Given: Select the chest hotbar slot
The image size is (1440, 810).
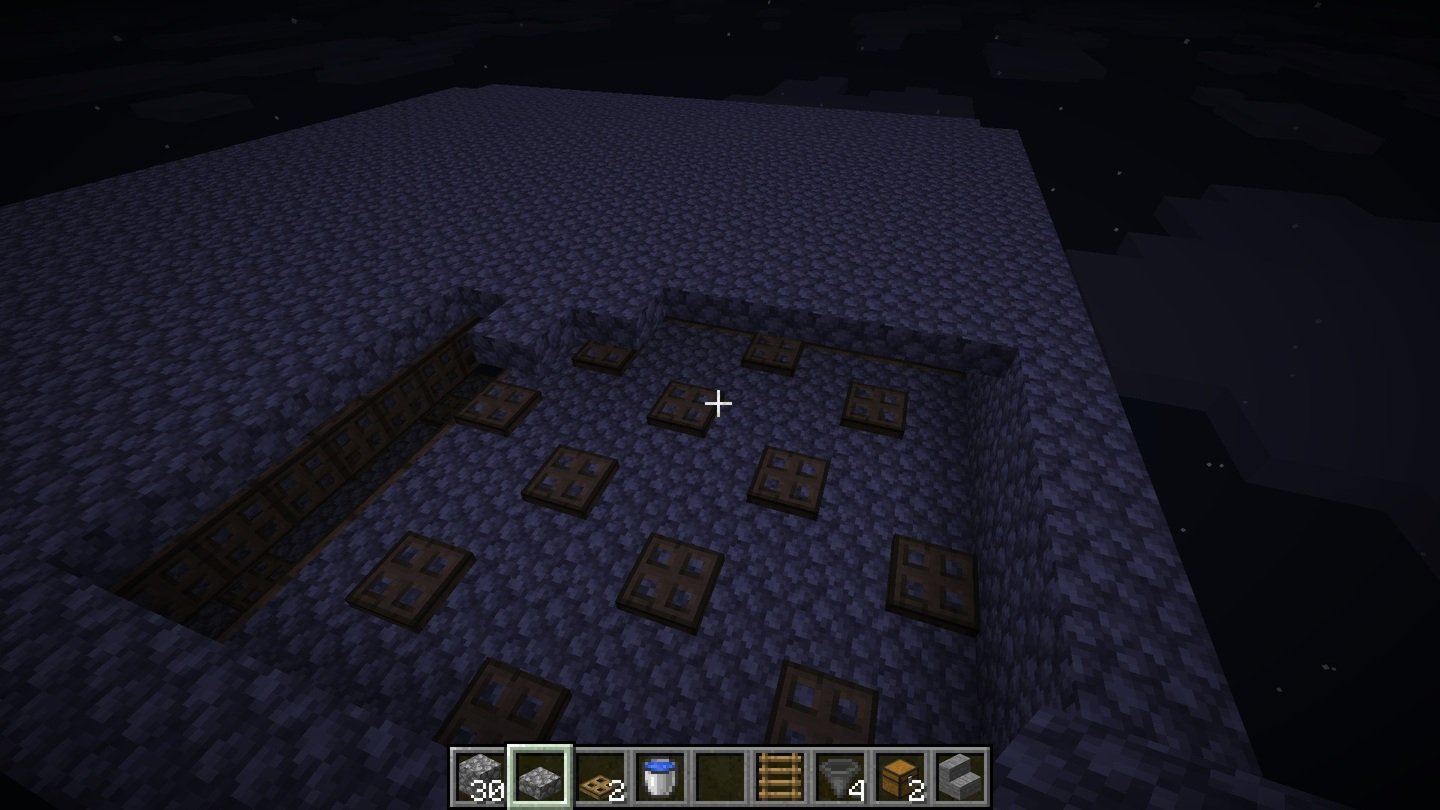Looking at the screenshot, I should click(900, 777).
